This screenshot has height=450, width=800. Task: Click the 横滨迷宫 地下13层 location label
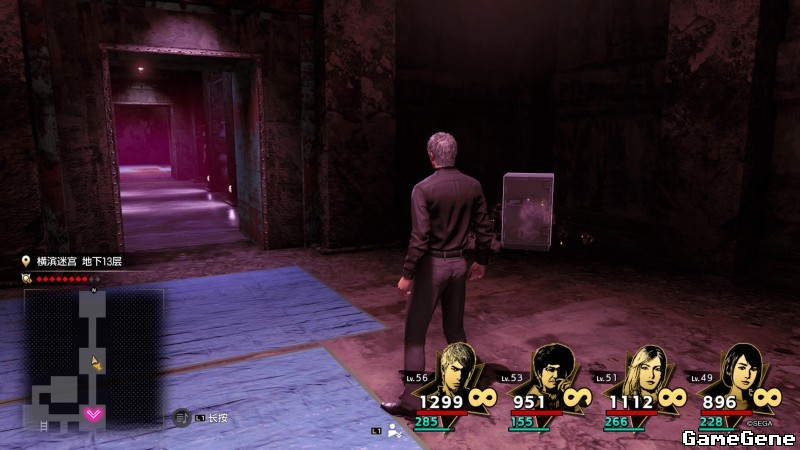pos(79,261)
